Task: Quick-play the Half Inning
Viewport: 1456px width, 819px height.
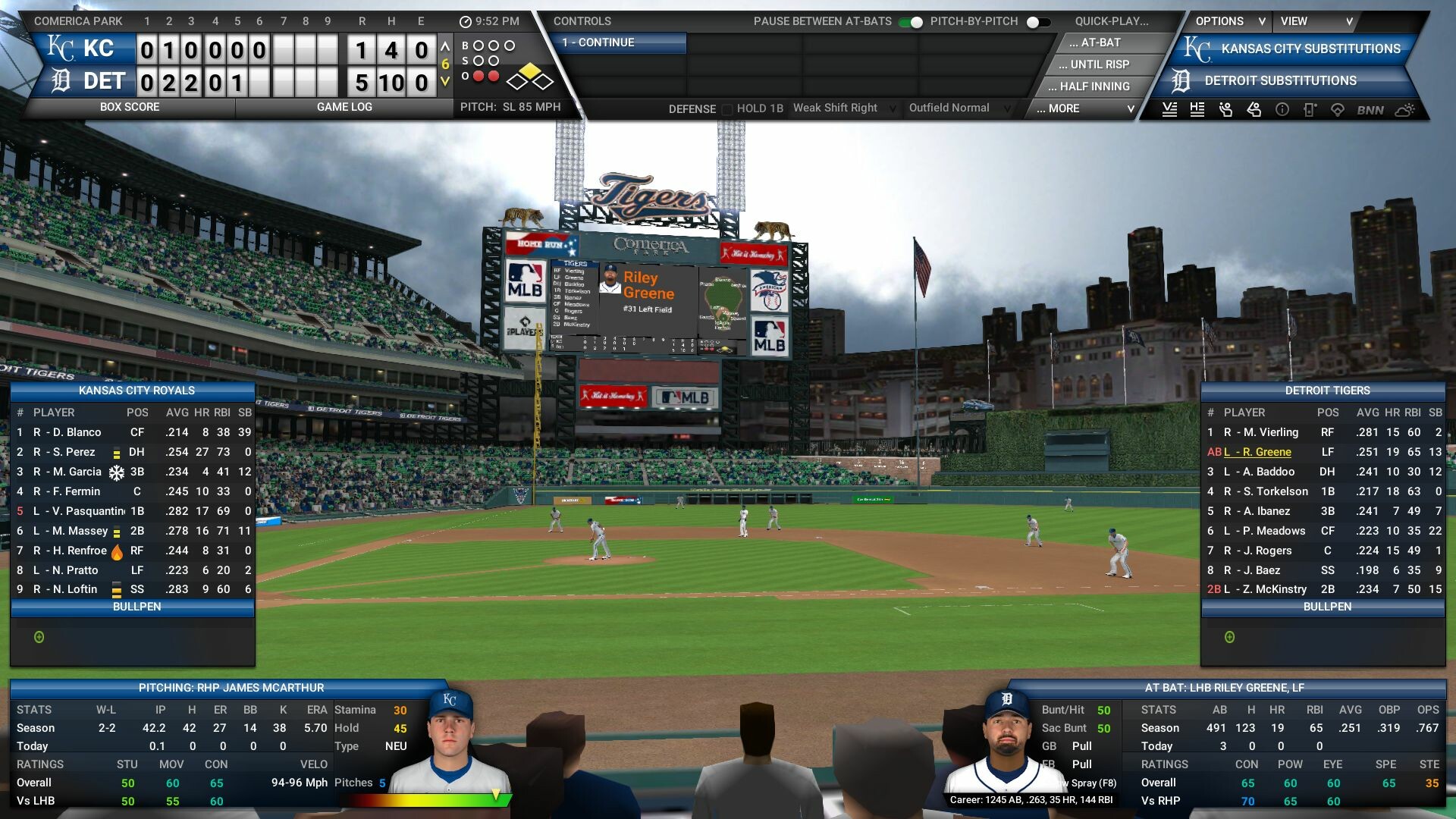Action: 1094,86
